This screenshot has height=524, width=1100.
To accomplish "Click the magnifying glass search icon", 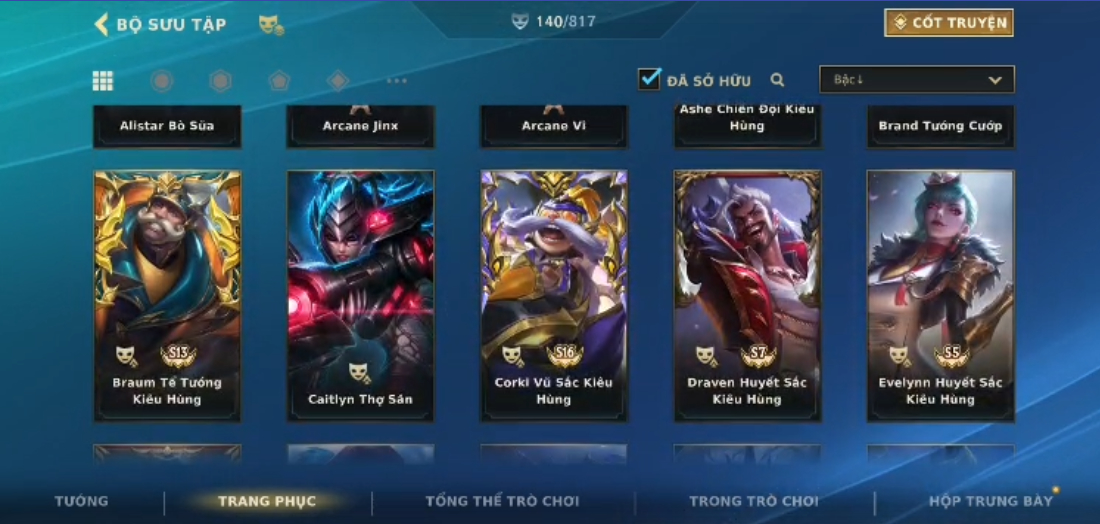I will point(777,80).
